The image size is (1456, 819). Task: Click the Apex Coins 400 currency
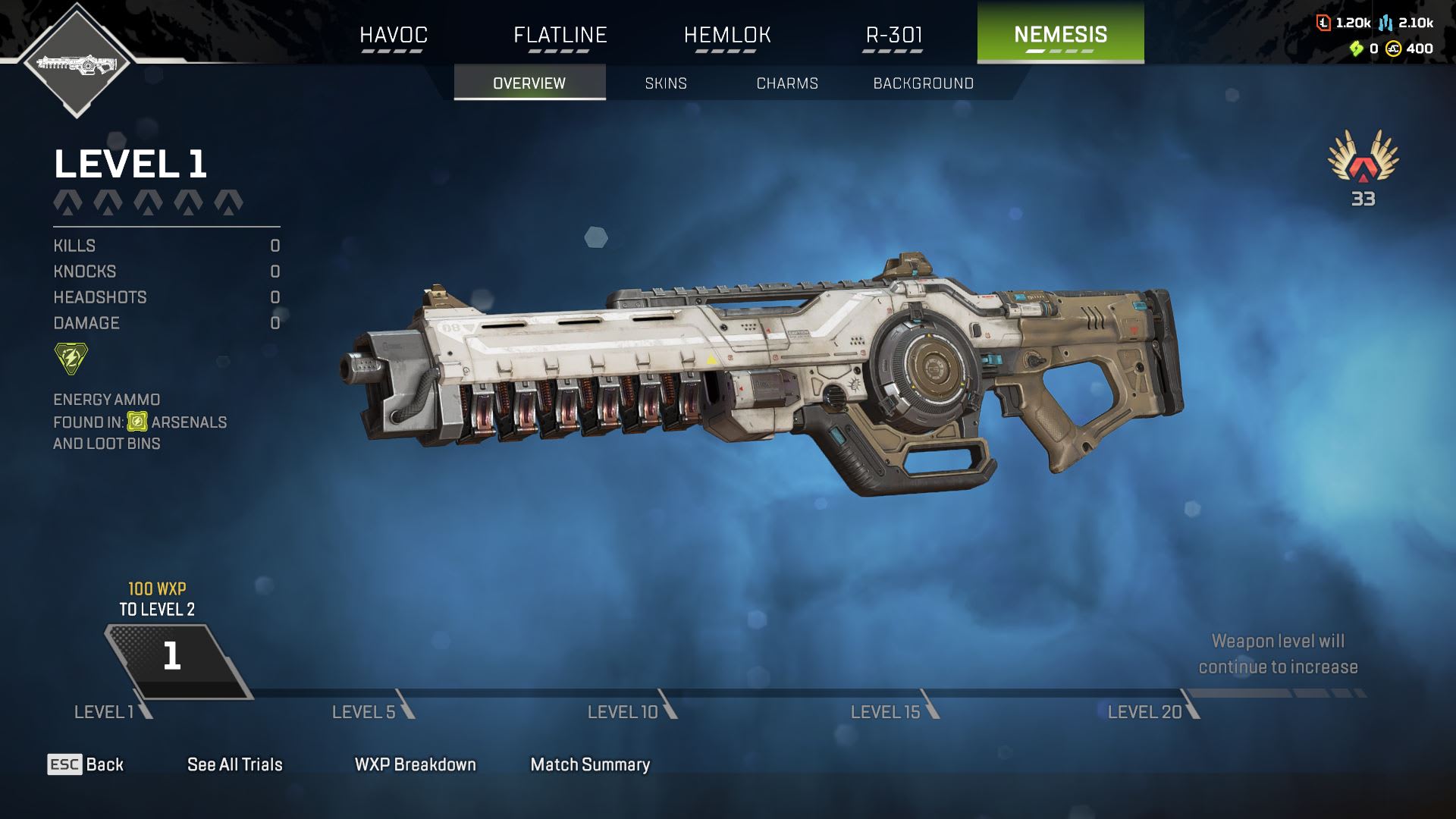[x=1410, y=49]
